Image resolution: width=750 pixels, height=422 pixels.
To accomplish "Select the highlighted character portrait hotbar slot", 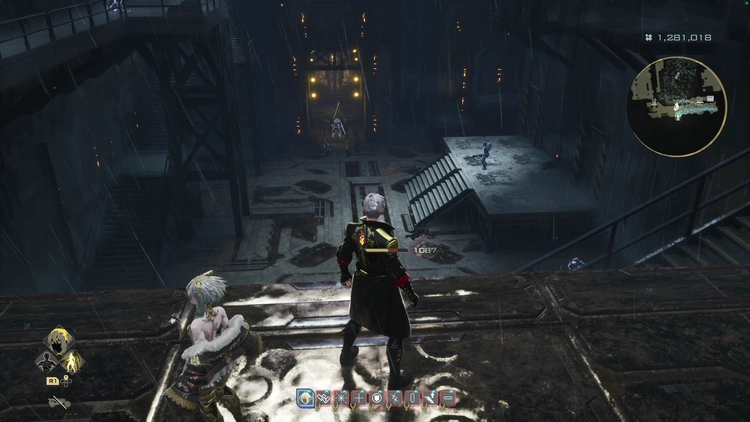I will [x=304, y=398].
